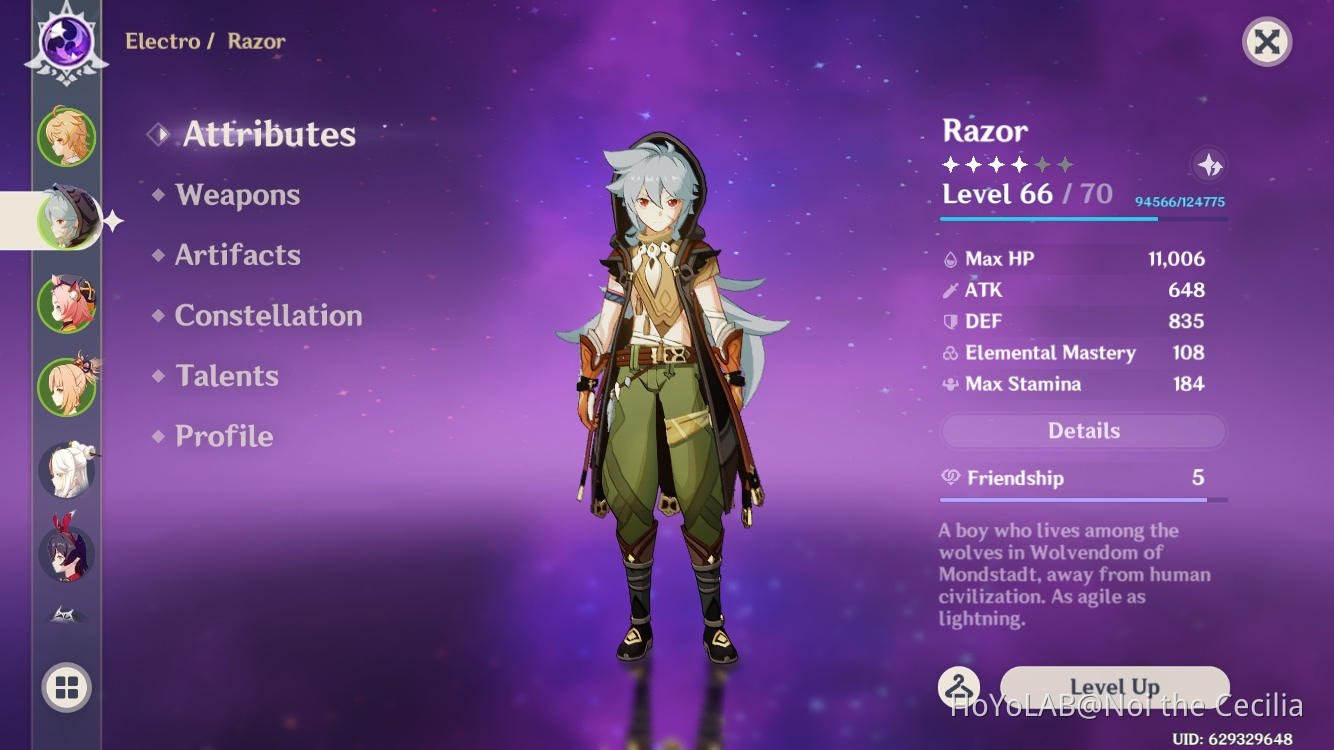This screenshot has width=1334, height=750.
Task: Click Razor's character model
Action: [x=664, y=380]
